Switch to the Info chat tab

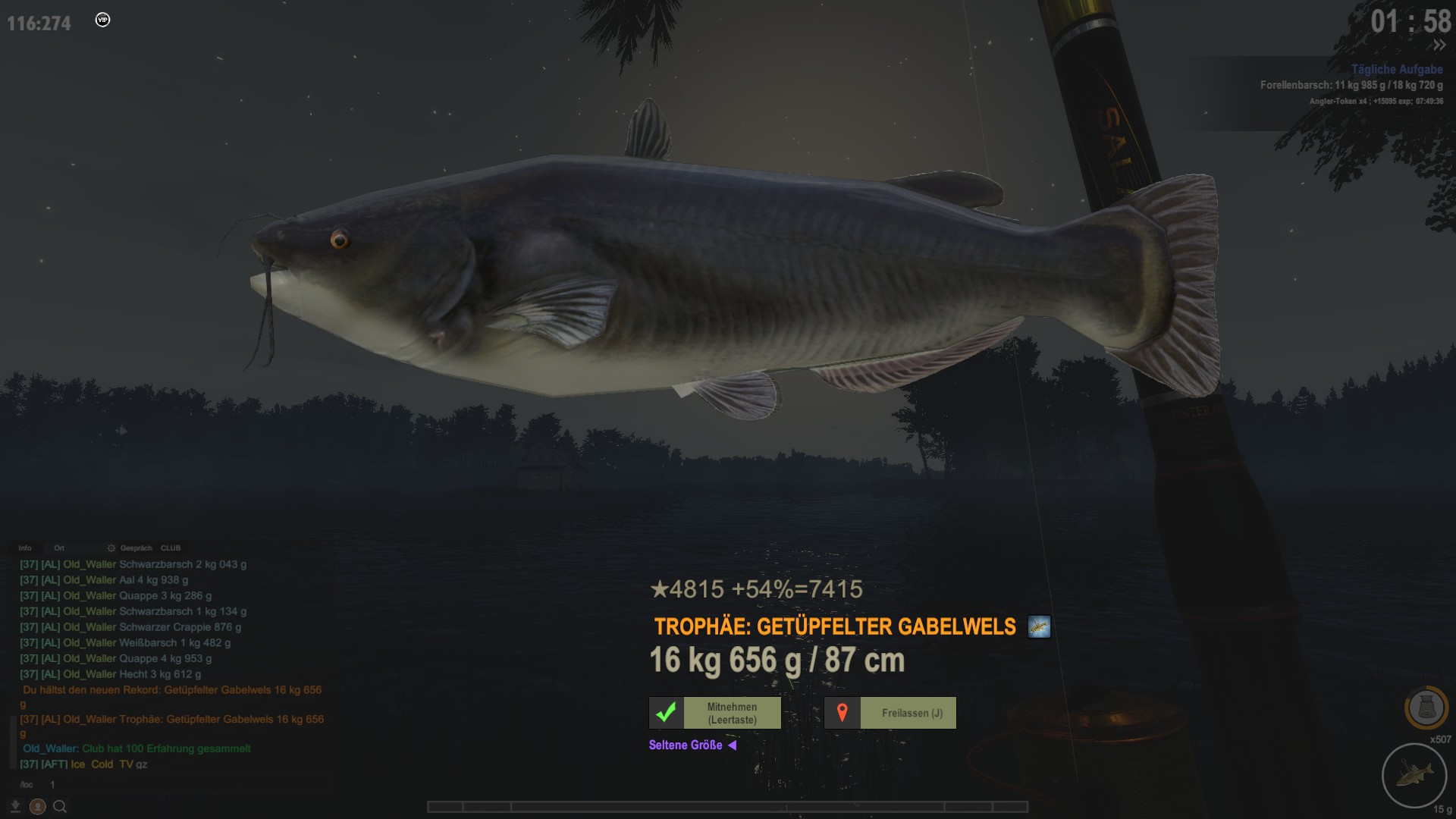pyautogui.click(x=25, y=548)
